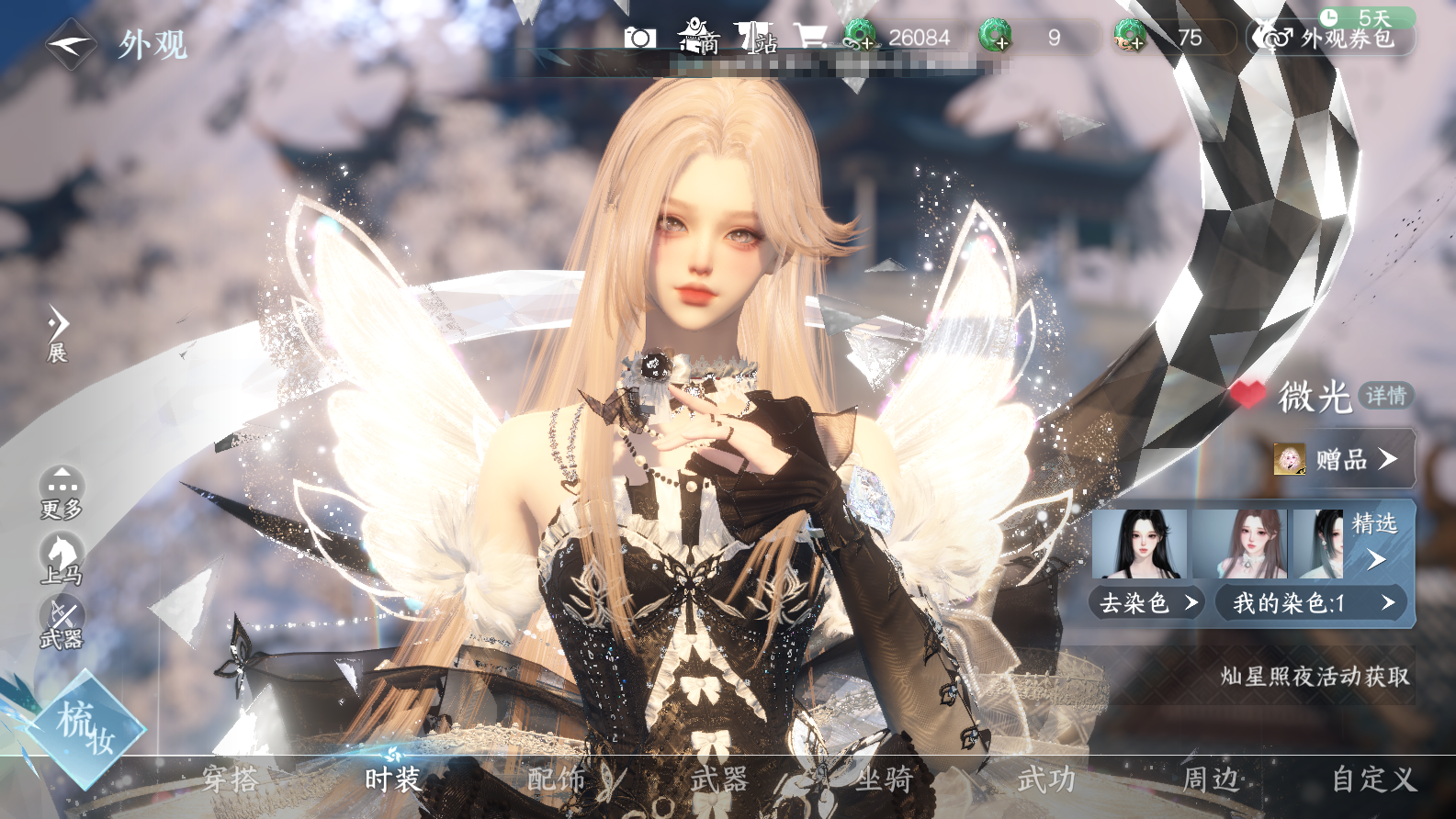
Task: Switch to the 穿搭 tab
Action: (231, 780)
